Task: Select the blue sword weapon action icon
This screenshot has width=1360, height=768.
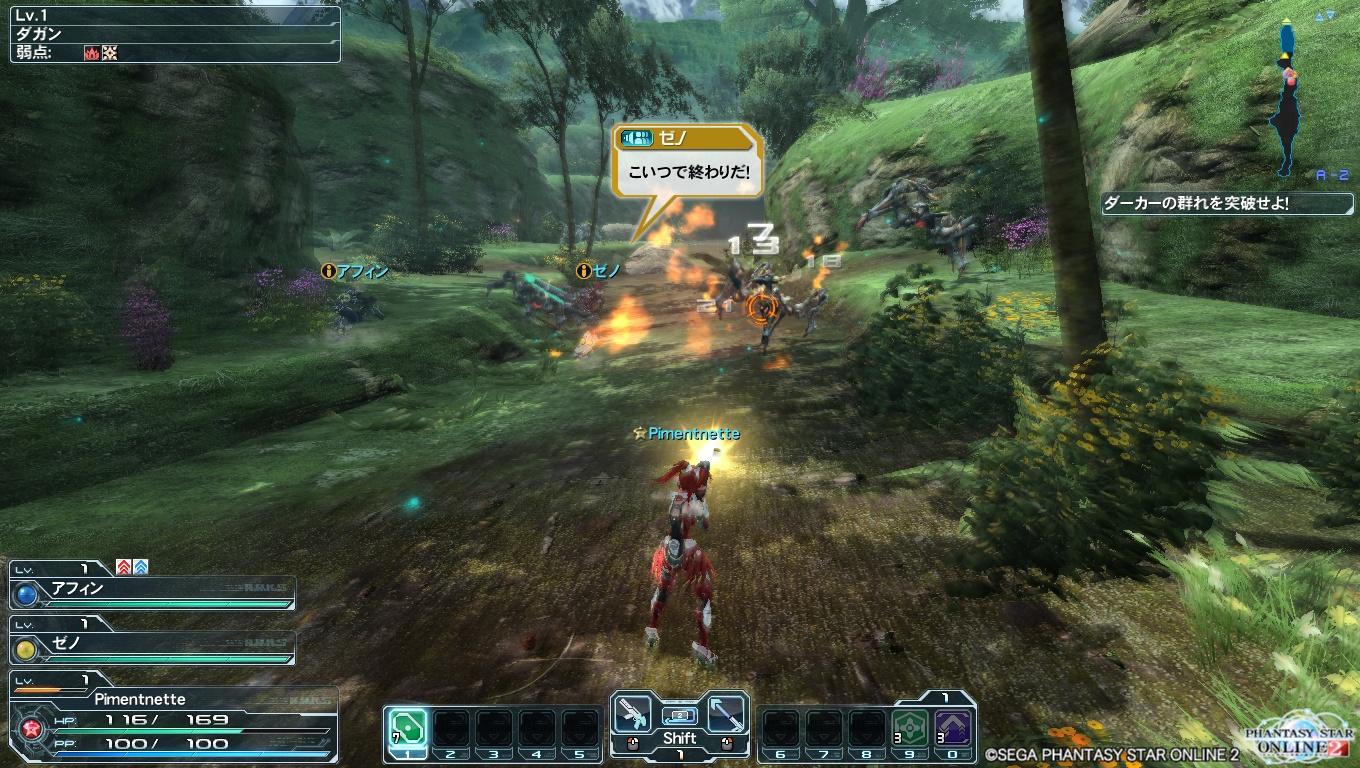Action: point(727,714)
